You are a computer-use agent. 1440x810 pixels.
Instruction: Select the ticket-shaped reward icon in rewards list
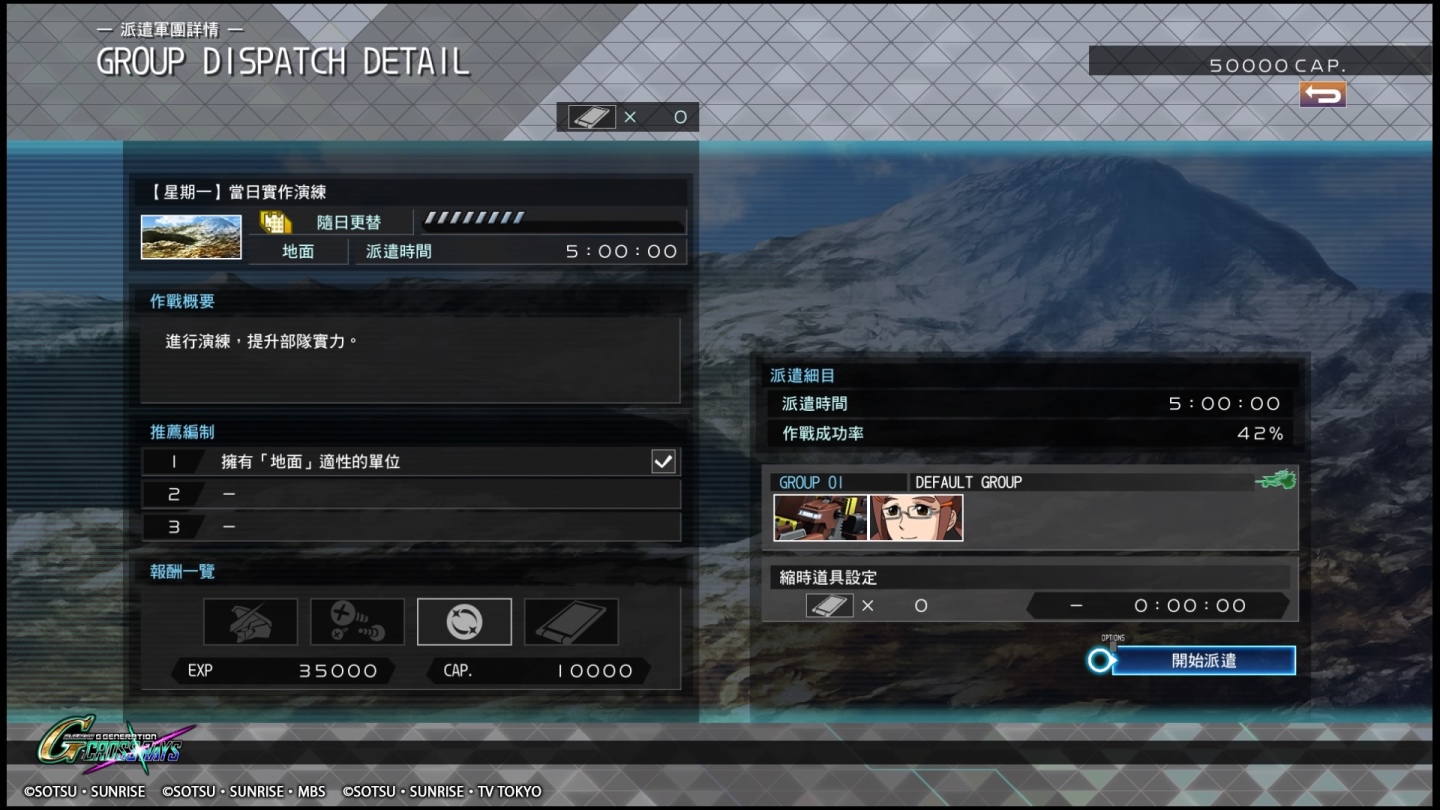pos(571,622)
